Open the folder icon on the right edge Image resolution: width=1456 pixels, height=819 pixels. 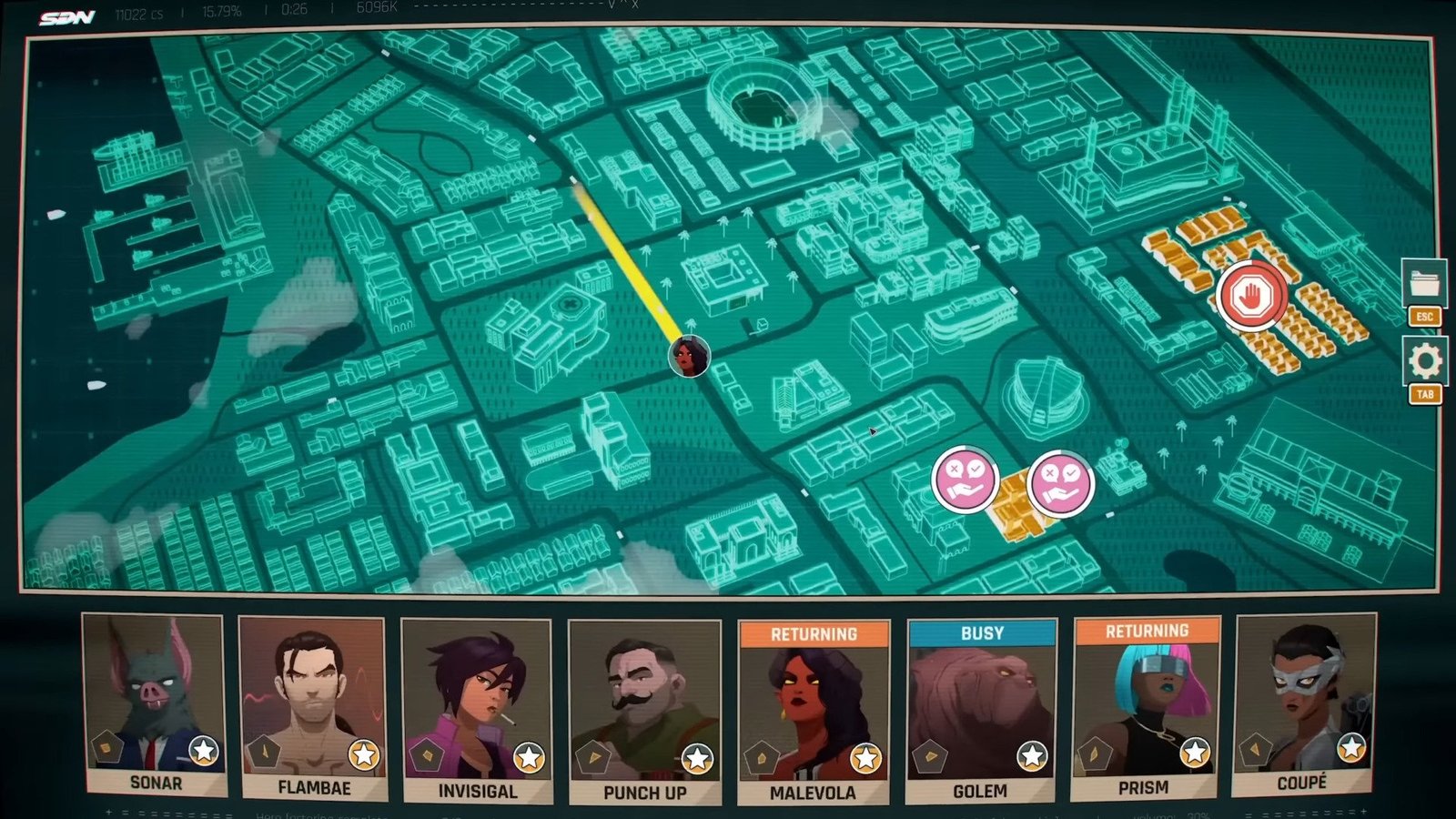click(x=1424, y=283)
